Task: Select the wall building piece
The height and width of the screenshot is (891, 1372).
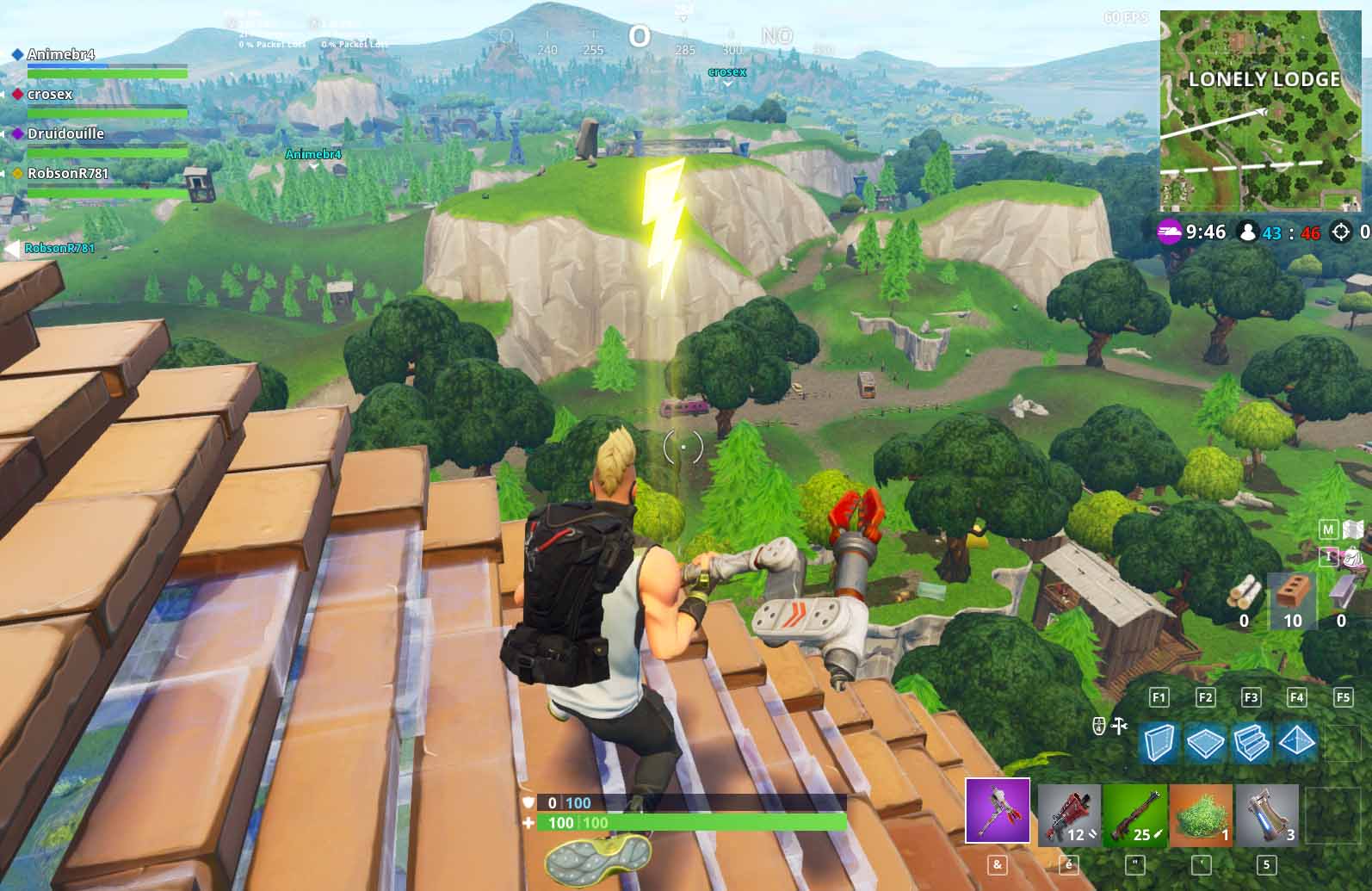Action: (x=1159, y=742)
